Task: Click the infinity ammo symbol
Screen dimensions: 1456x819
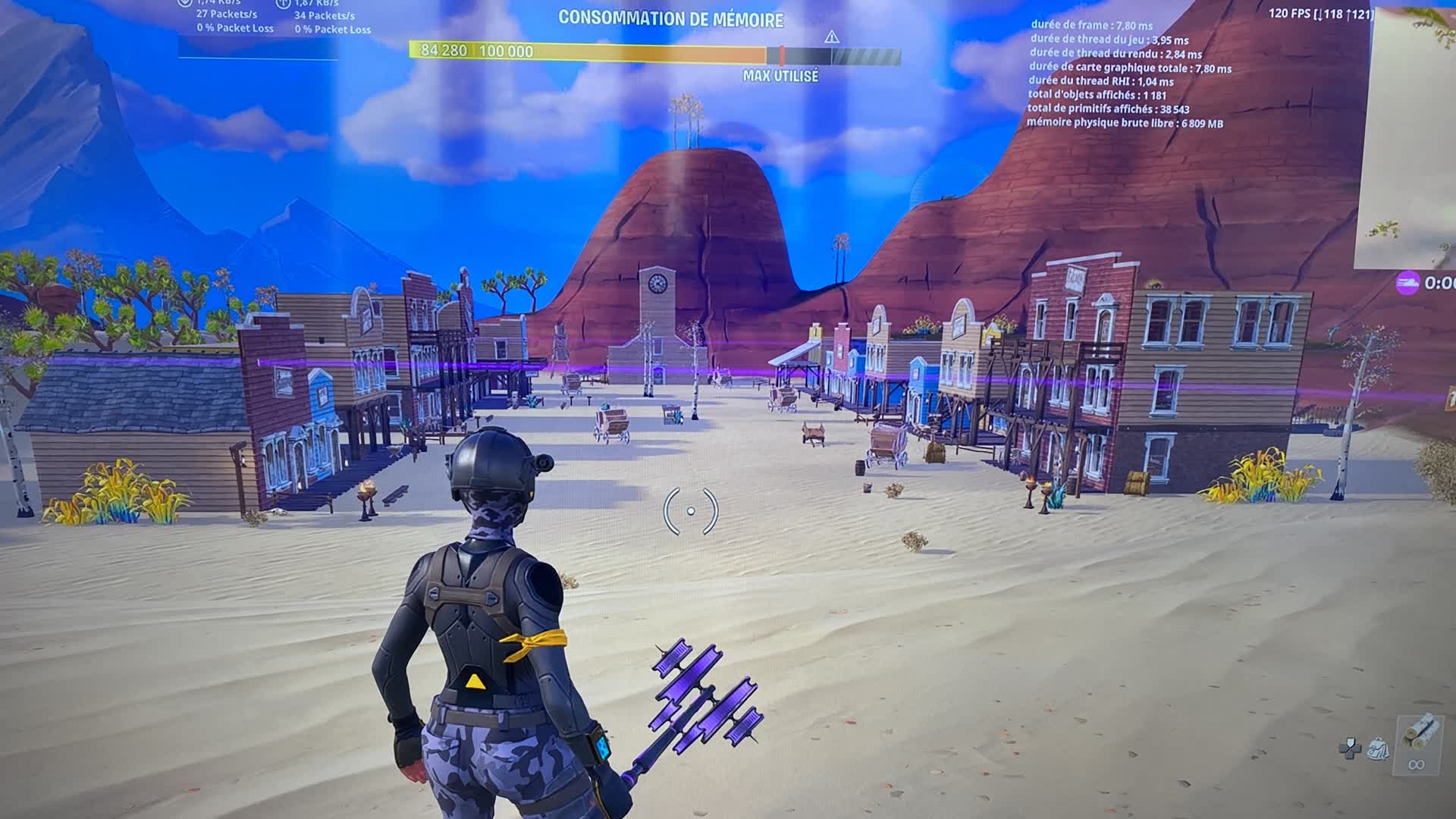Action: [x=1417, y=764]
